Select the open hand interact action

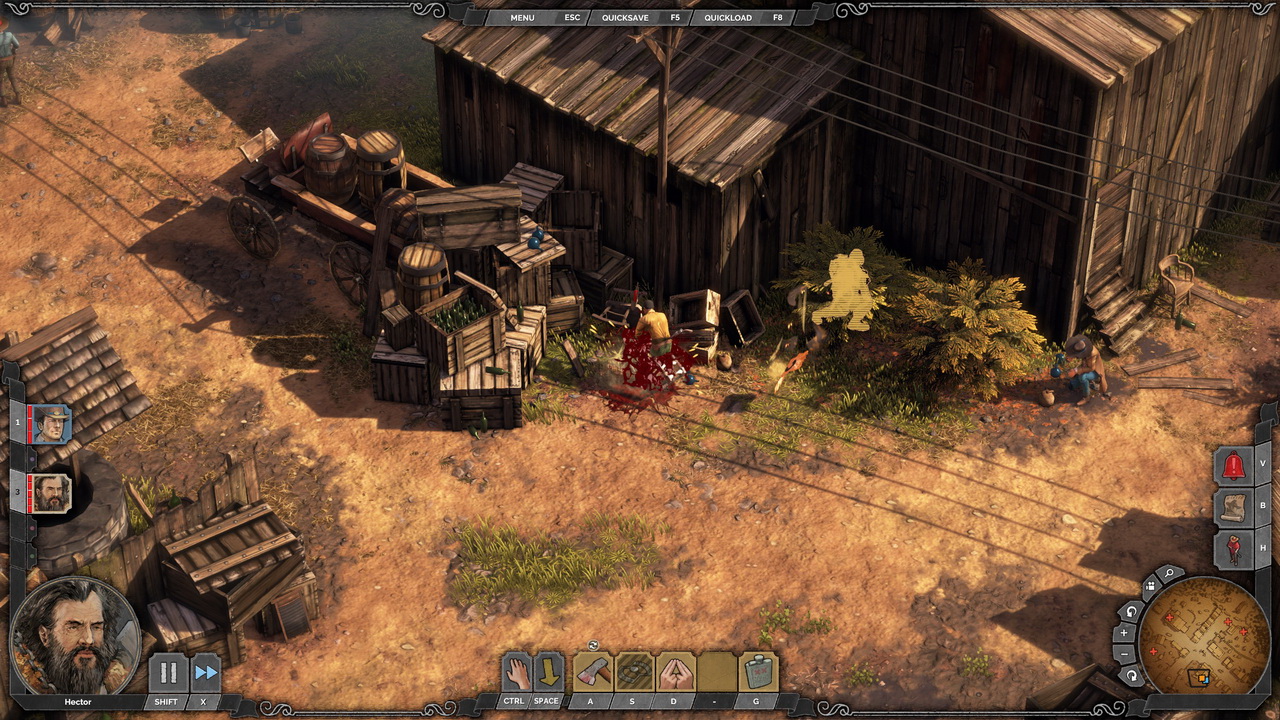point(515,672)
